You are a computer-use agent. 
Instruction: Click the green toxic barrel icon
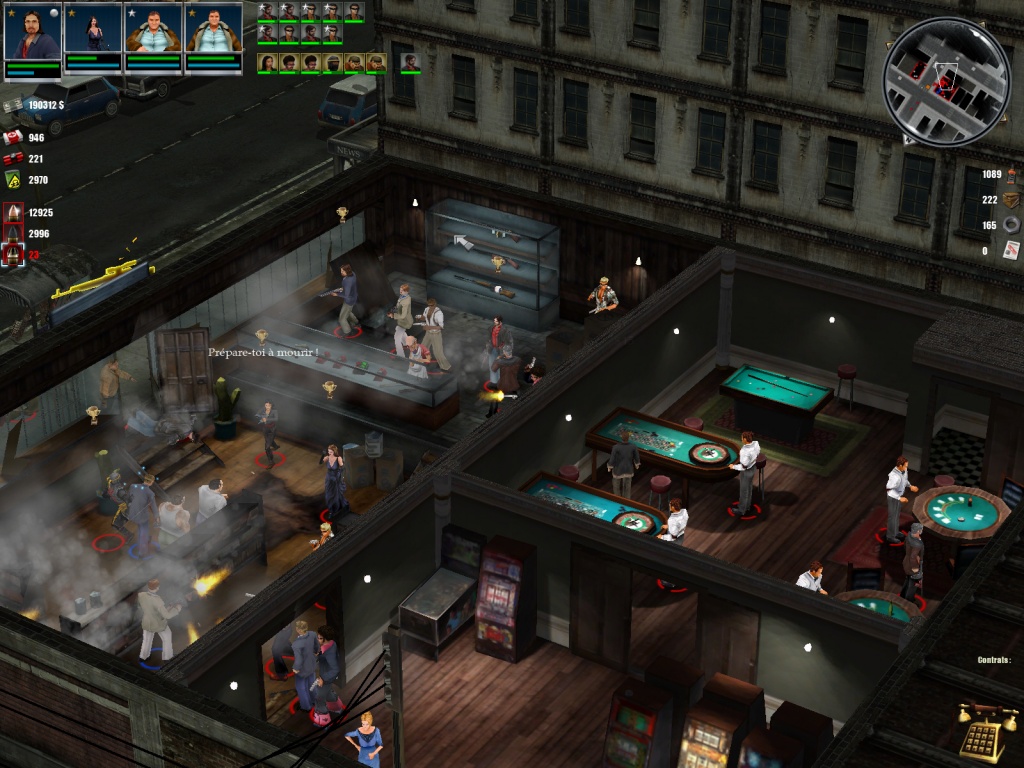13,180
